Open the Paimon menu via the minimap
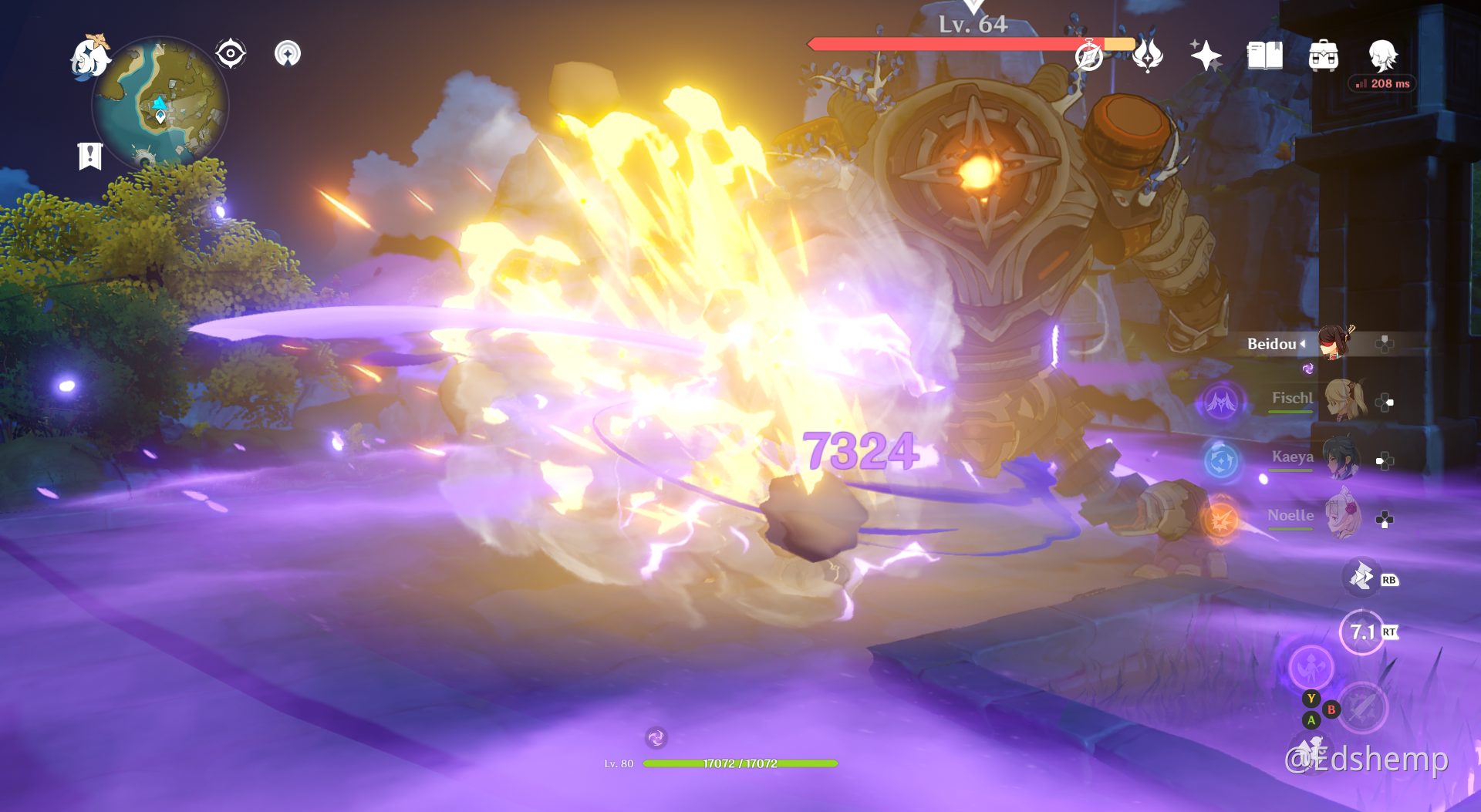 (x=90, y=58)
